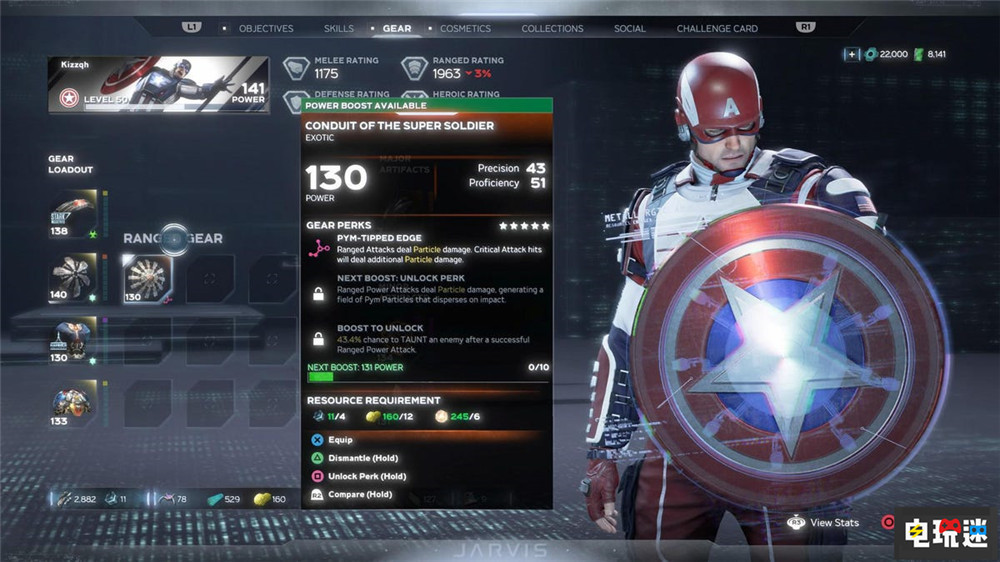The width and height of the screenshot is (1000, 562).
Task: Select the 138 power gear loadout slot
Action: (x=73, y=214)
